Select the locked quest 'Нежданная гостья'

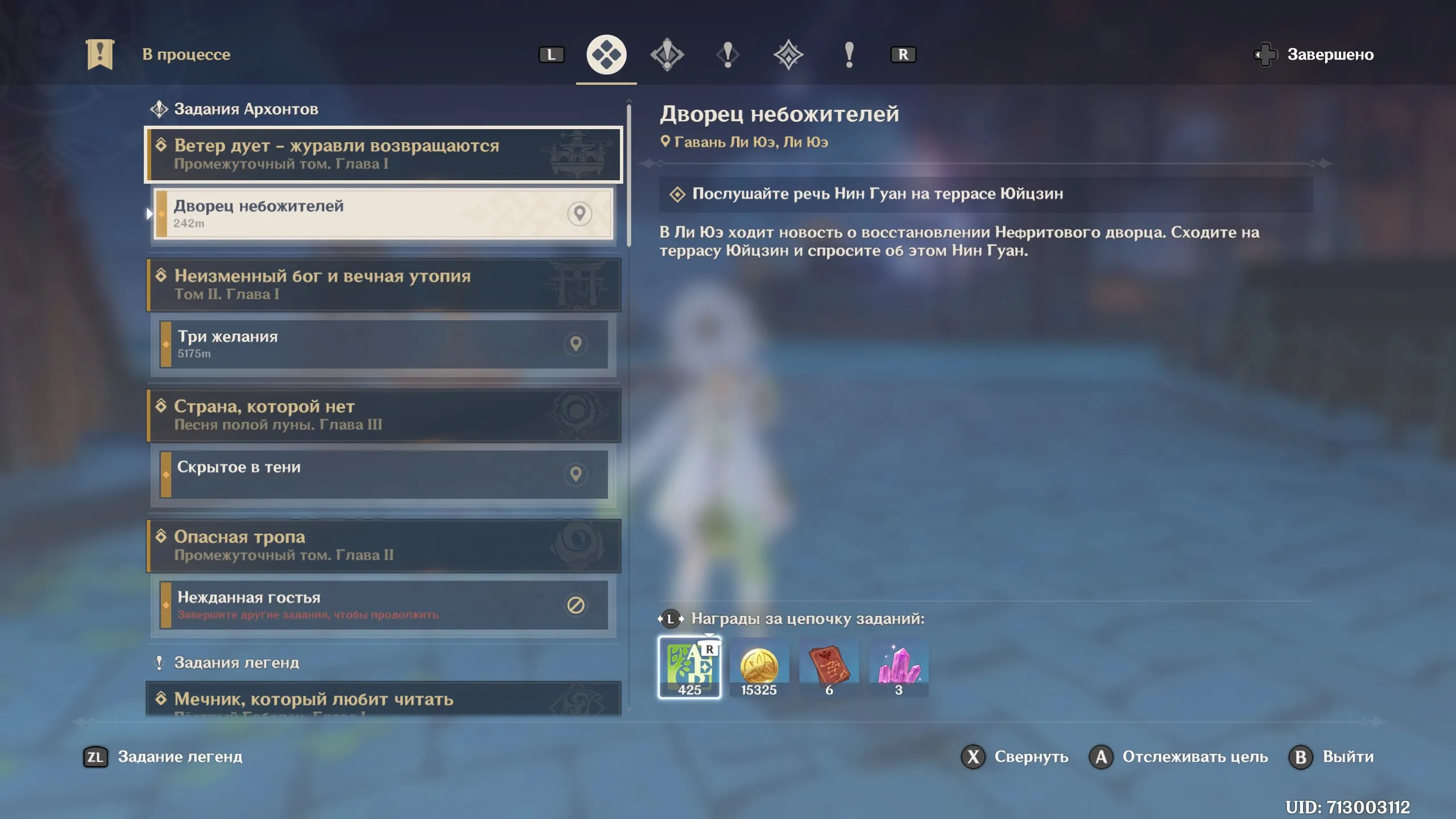(383, 605)
